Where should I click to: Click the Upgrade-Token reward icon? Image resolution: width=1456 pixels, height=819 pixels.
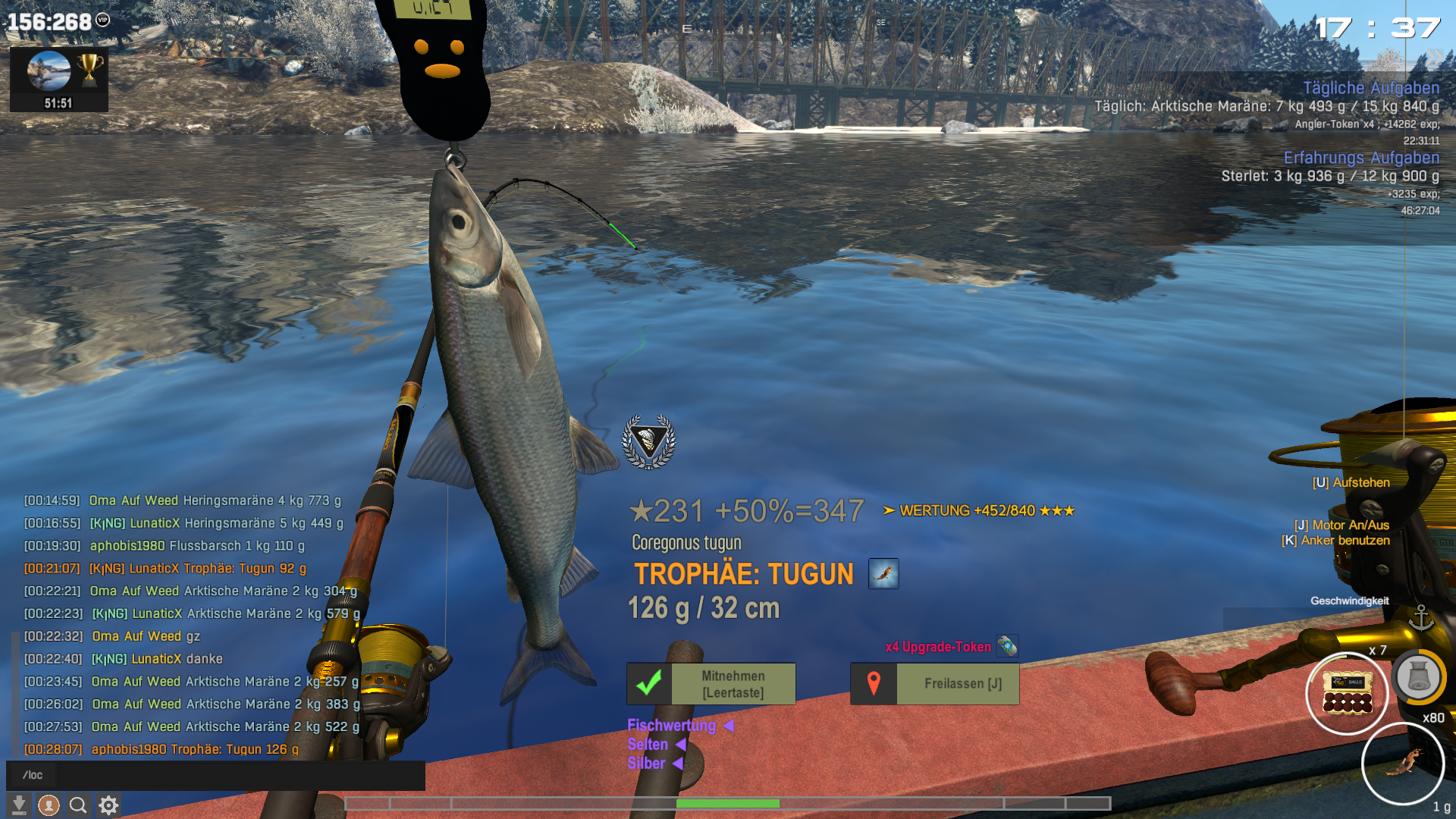coord(1007,646)
